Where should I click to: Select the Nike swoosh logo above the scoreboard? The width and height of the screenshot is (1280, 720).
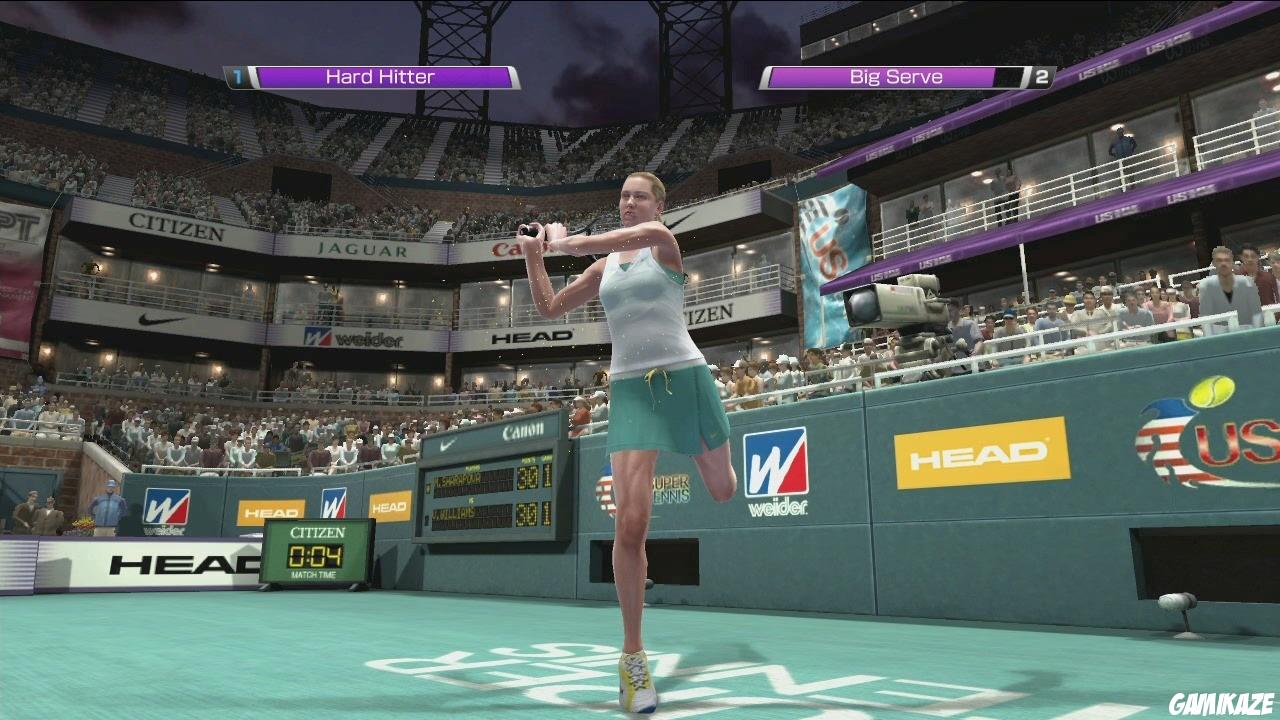pyautogui.click(x=446, y=443)
